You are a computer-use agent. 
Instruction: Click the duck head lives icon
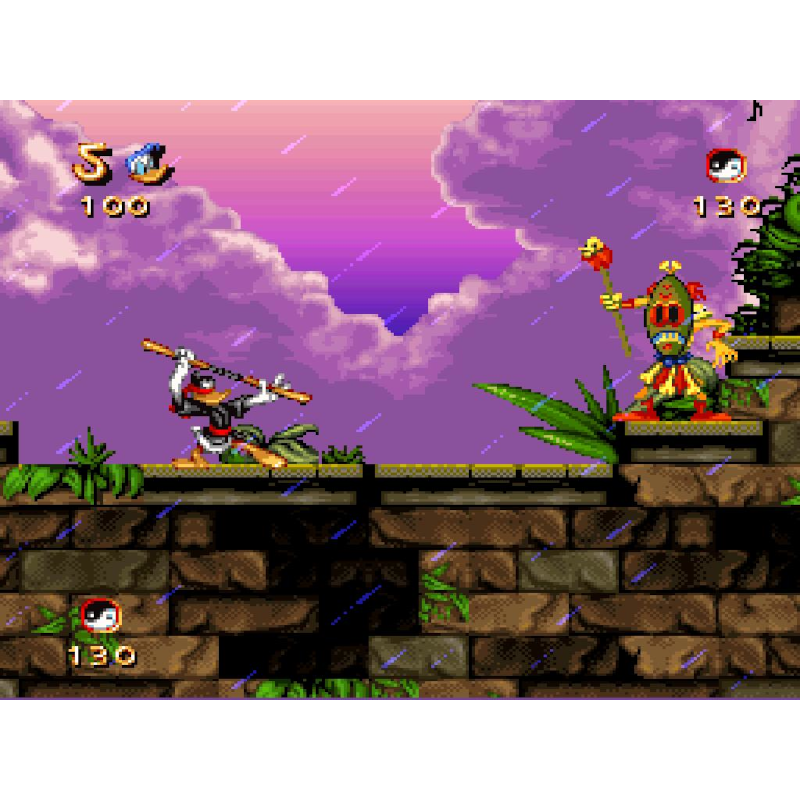[149, 164]
